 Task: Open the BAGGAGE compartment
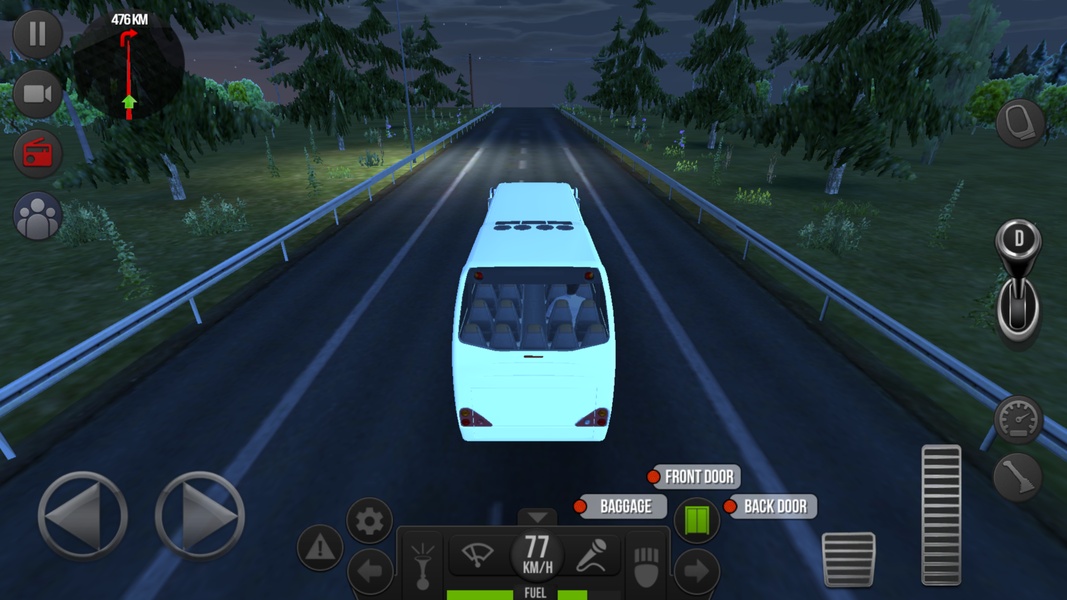click(x=621, y=507)
